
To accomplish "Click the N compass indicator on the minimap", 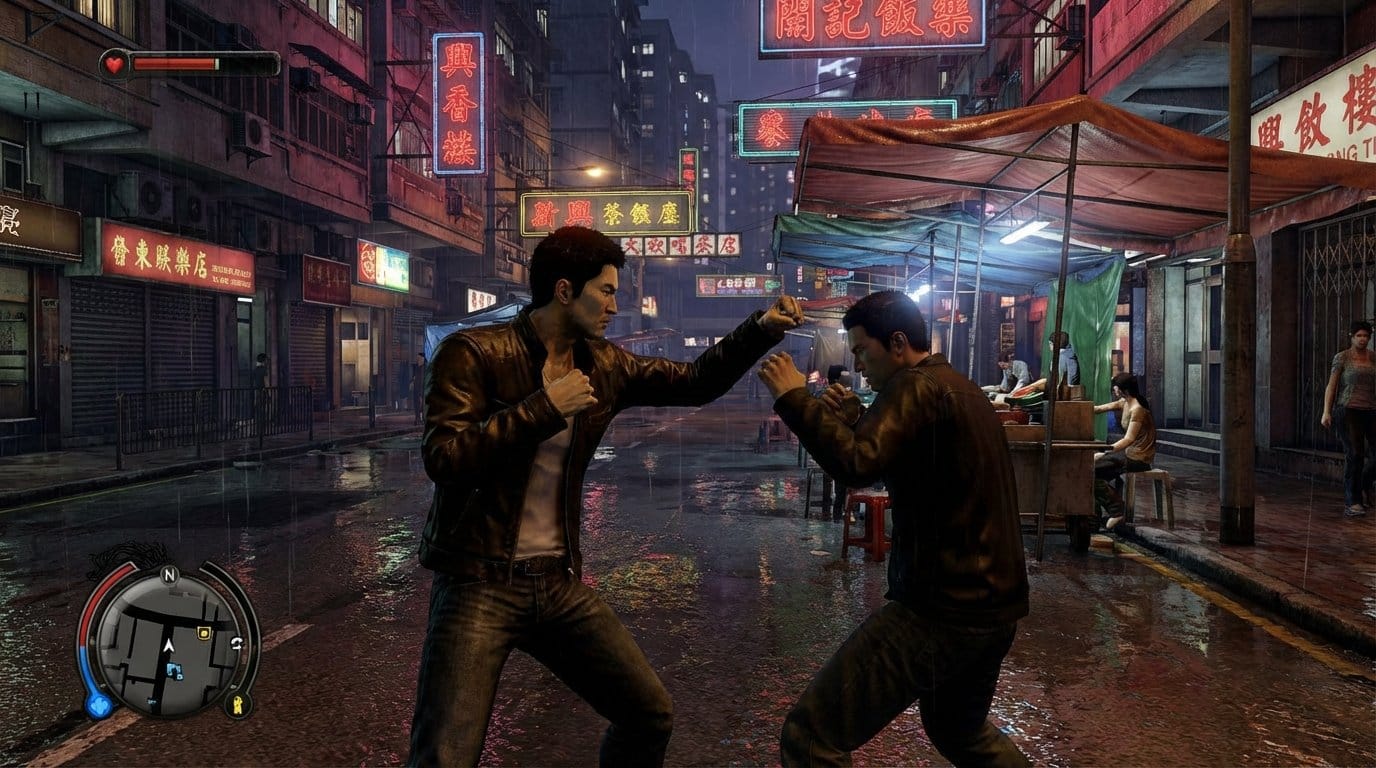I will tap(168, 574).
